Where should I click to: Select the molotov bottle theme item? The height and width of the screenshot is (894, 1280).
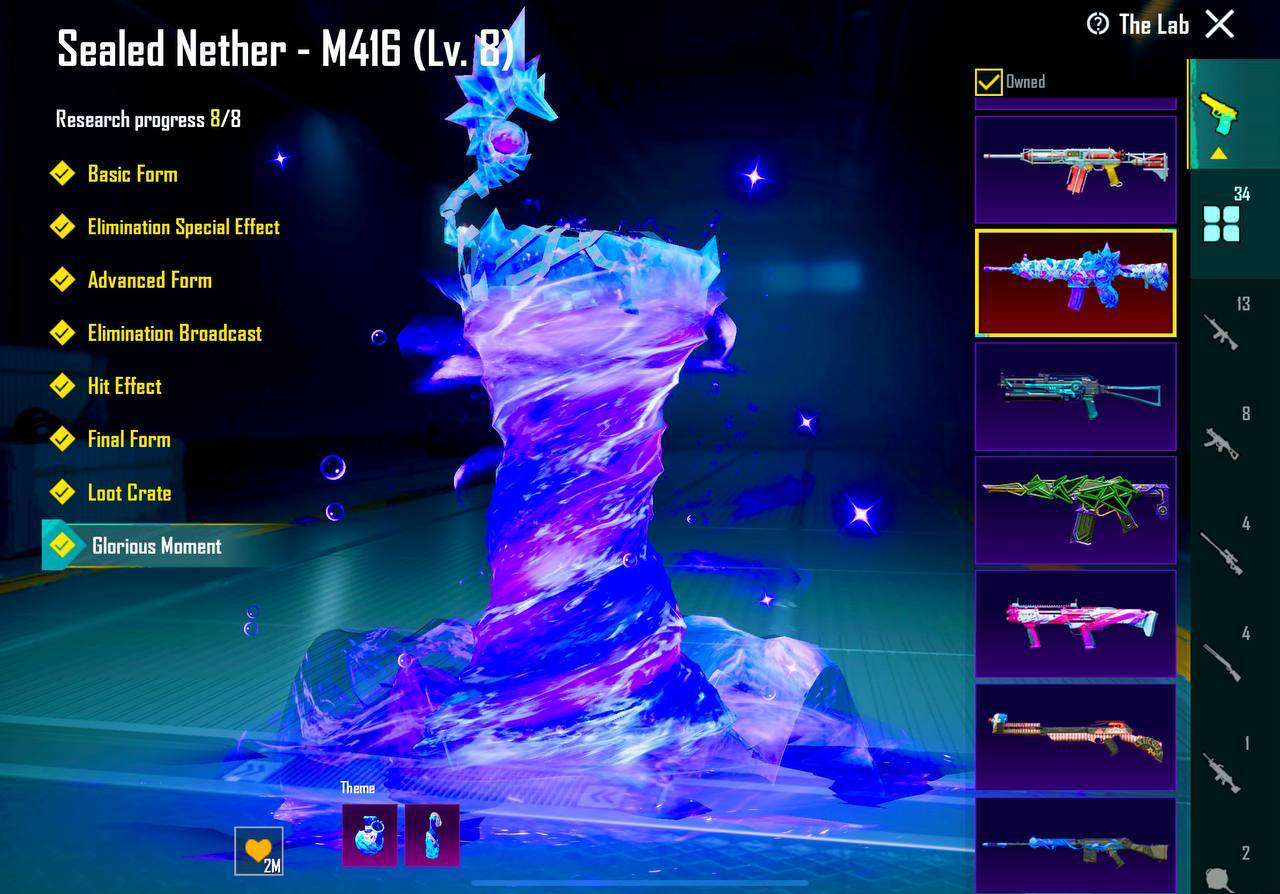(432, 835)
